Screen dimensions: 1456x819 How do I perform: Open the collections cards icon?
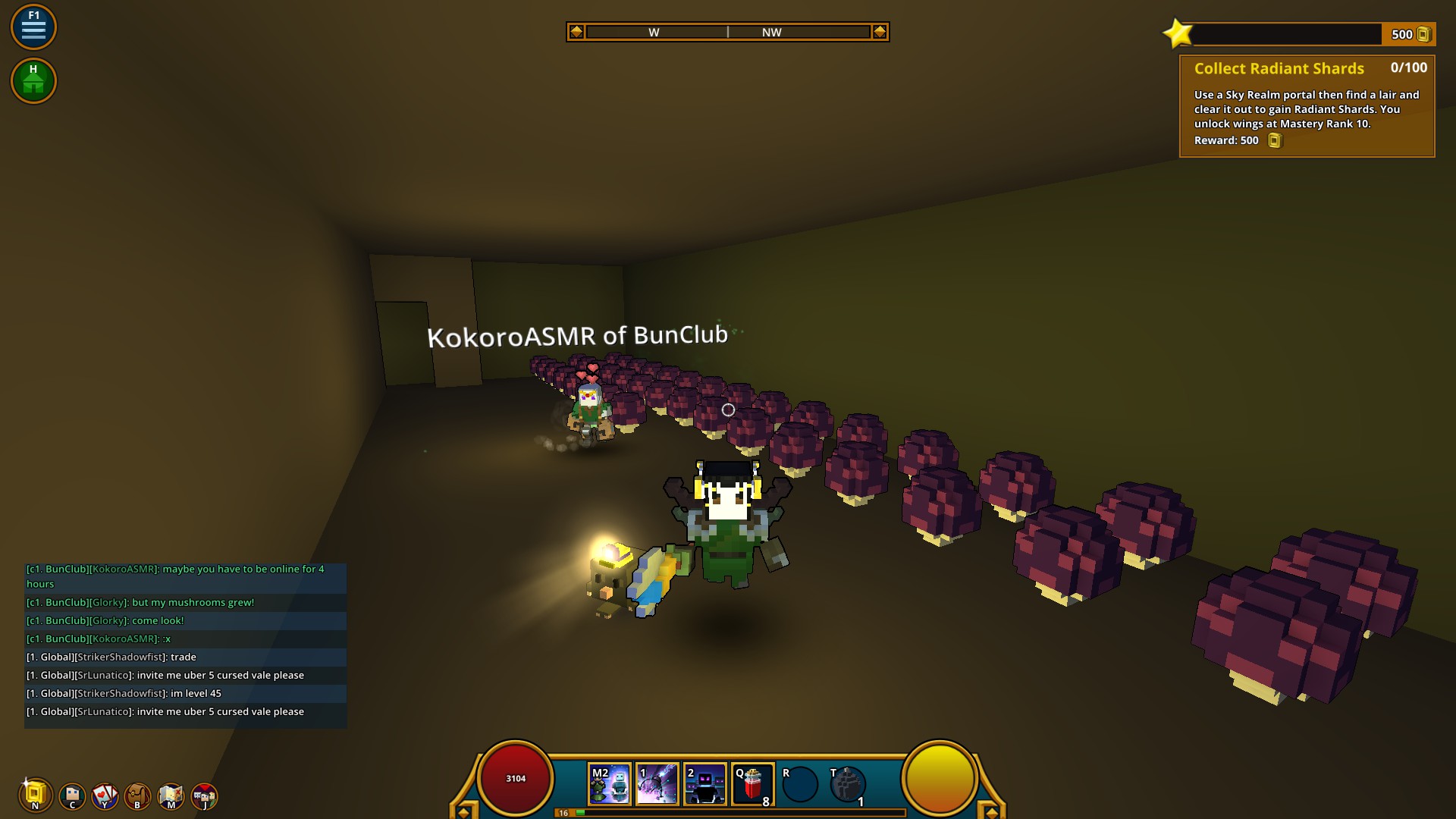tap(105, 795)
